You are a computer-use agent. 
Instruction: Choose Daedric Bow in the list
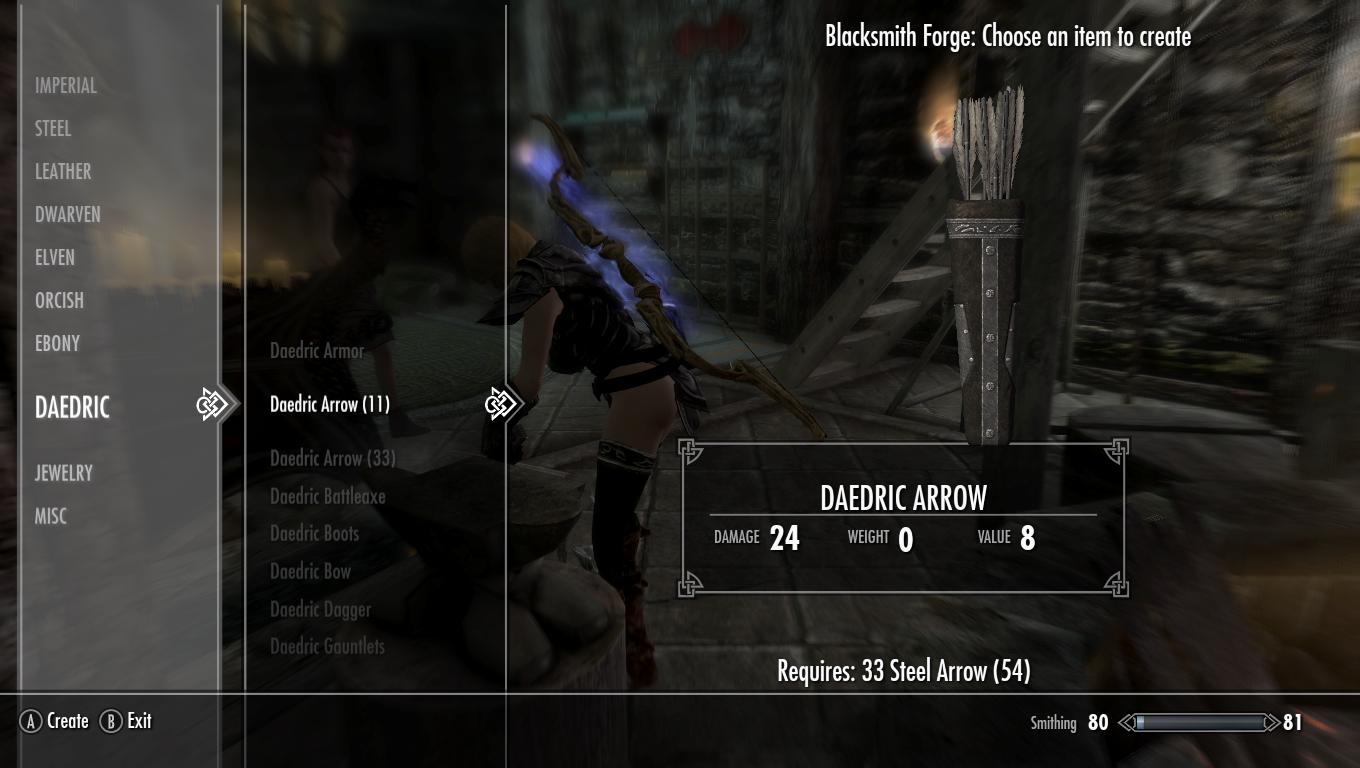[x=310, y=572]
